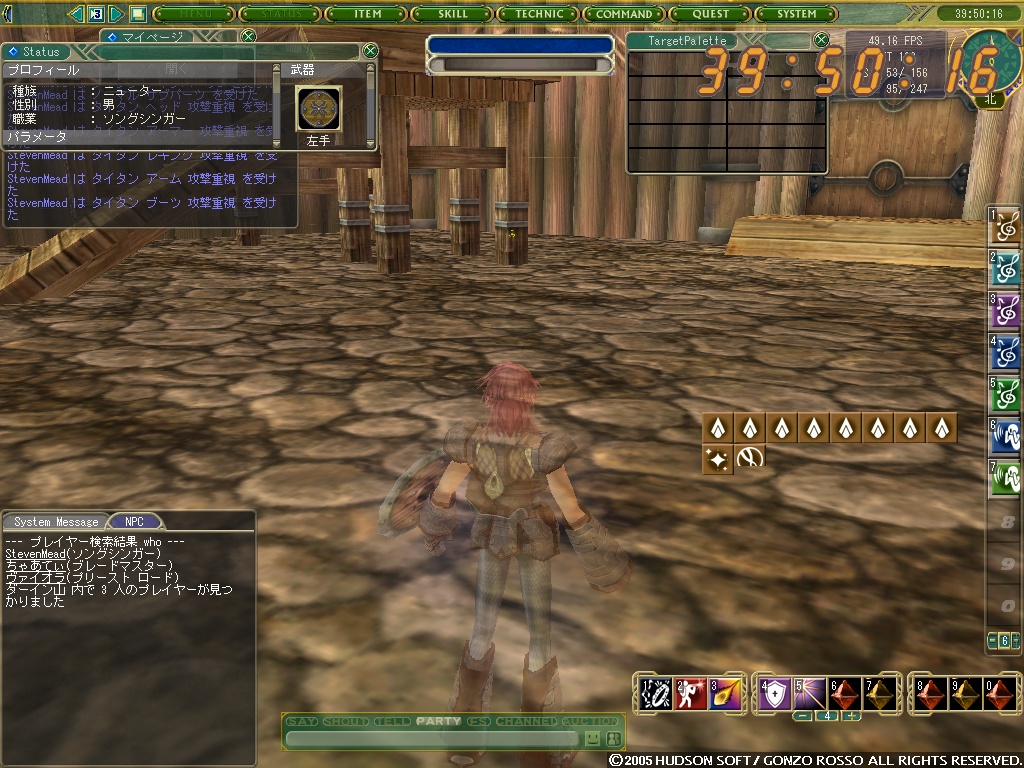The width and height of the screenshot is (1024, 768).
Task: Choose the SHOUT chat channel
Action: pos(346,722)
